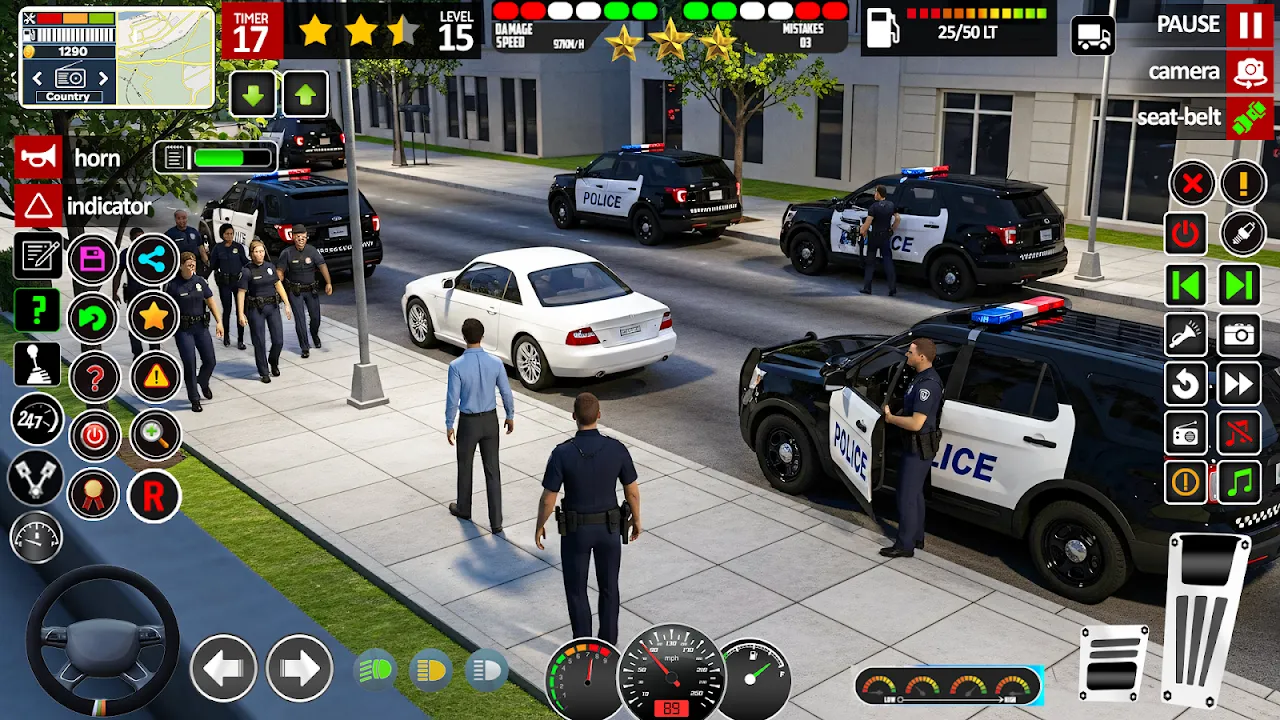Click the green up arrow button
This screenshot has width=1280, height=720.
(x=305, y=95)
